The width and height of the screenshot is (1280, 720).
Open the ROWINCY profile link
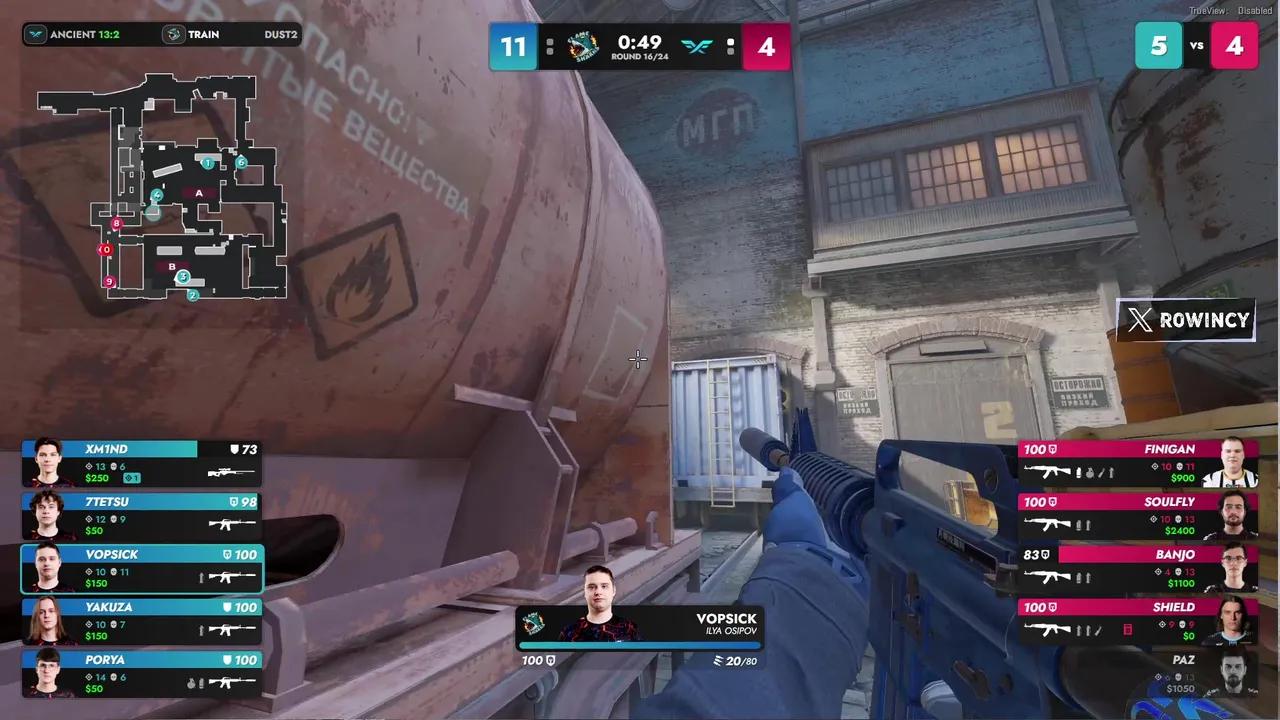point(1205,320)
